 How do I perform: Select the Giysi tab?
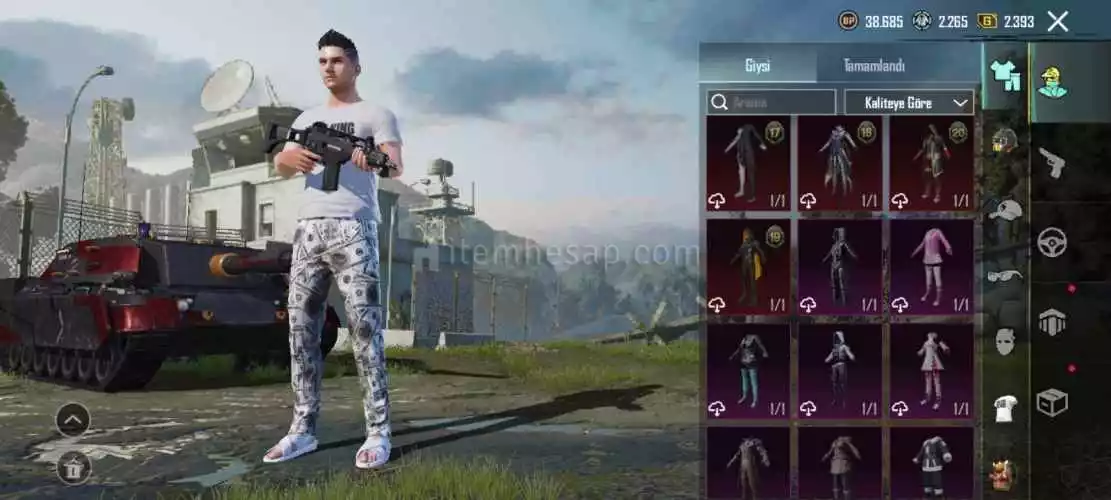pyautogui.click(x=757, y=66)
